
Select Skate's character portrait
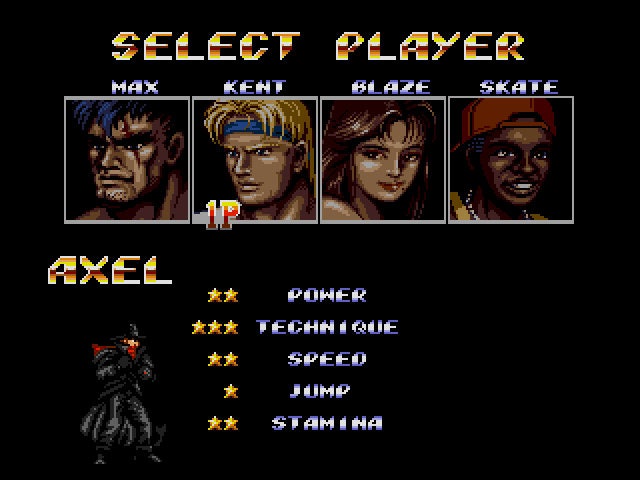pyautogui.click(x=511, y=159)
